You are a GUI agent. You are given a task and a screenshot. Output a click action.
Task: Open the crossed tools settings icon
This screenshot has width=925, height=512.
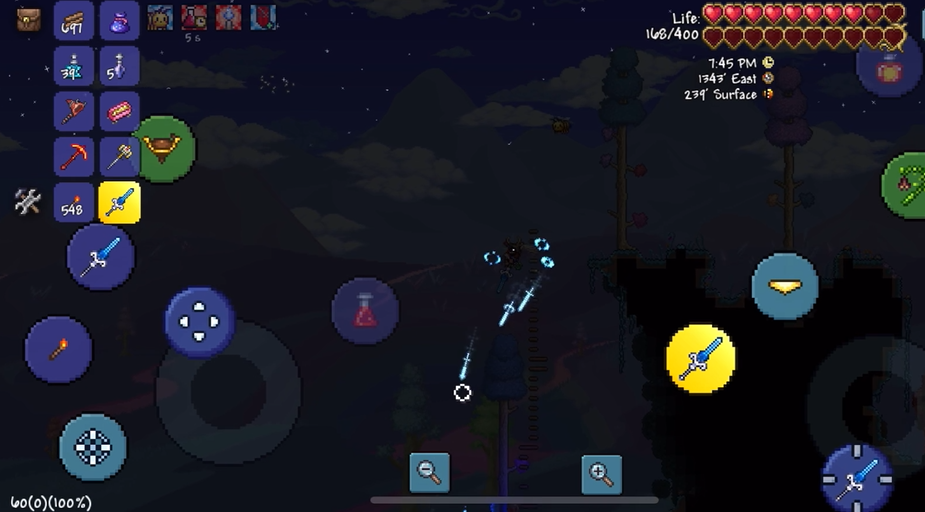[27, 202]
